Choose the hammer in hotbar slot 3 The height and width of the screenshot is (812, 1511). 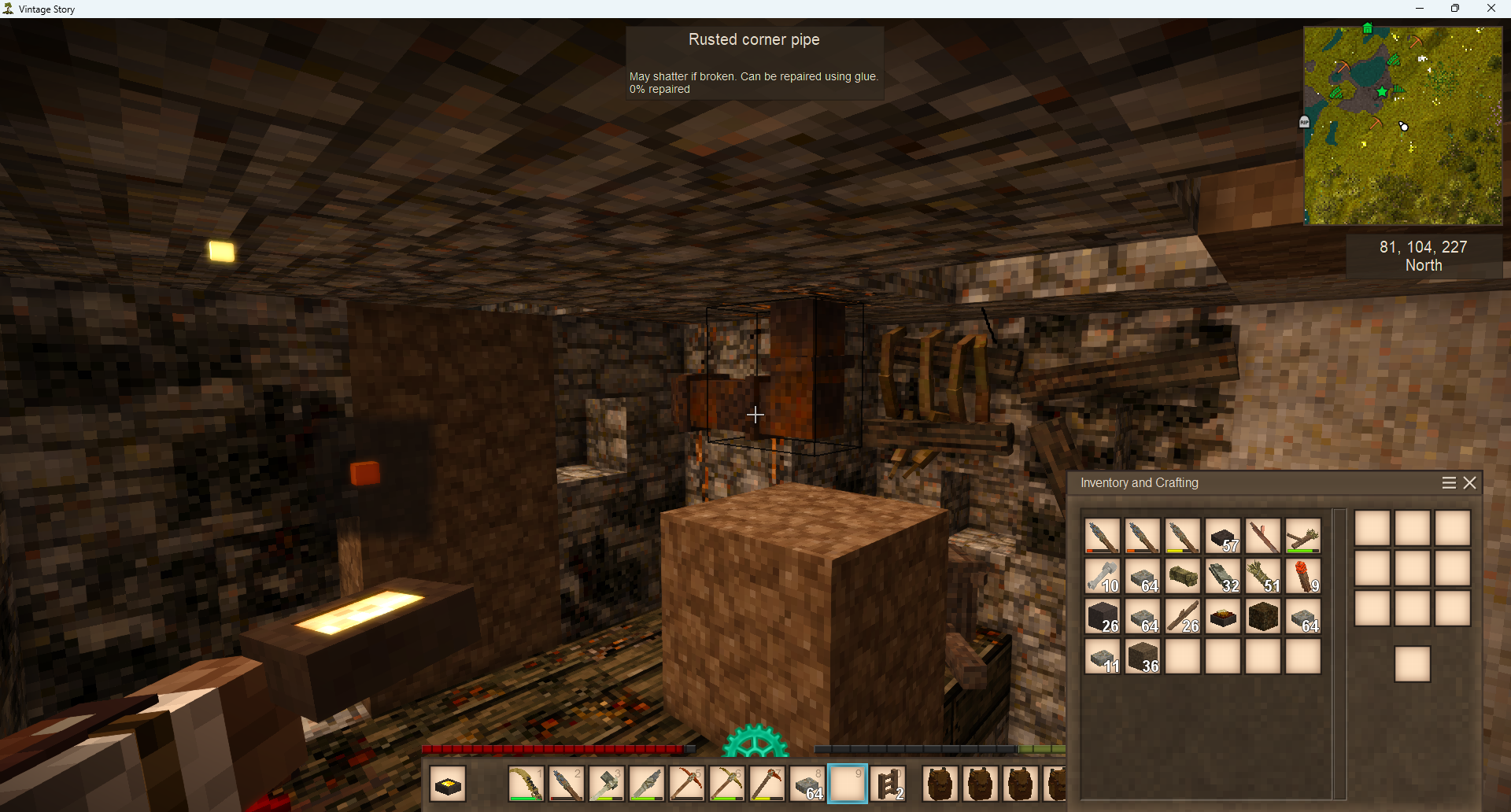[607, 784]
